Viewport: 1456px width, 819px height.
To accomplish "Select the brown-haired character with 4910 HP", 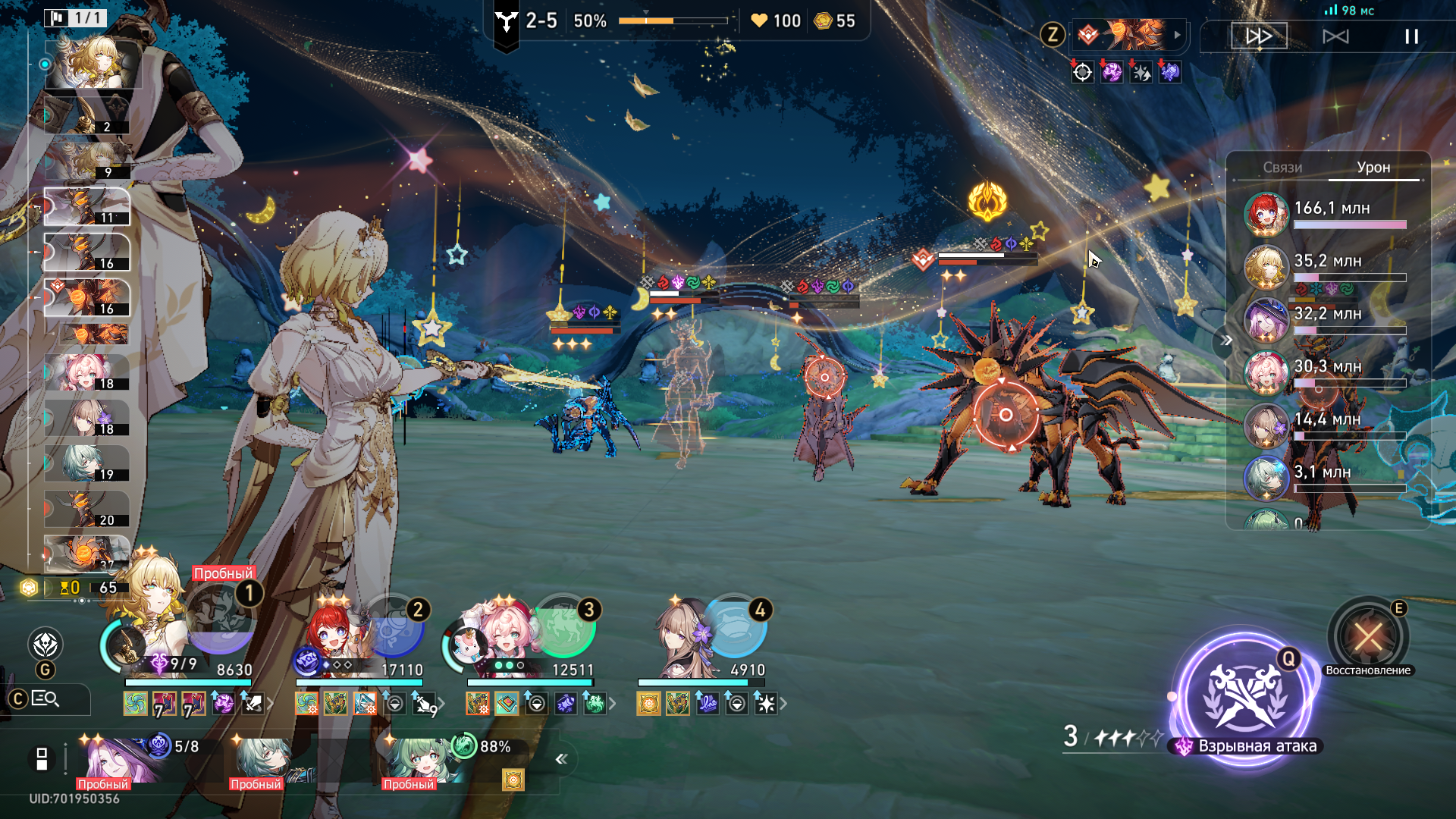I will pos(686,637).
